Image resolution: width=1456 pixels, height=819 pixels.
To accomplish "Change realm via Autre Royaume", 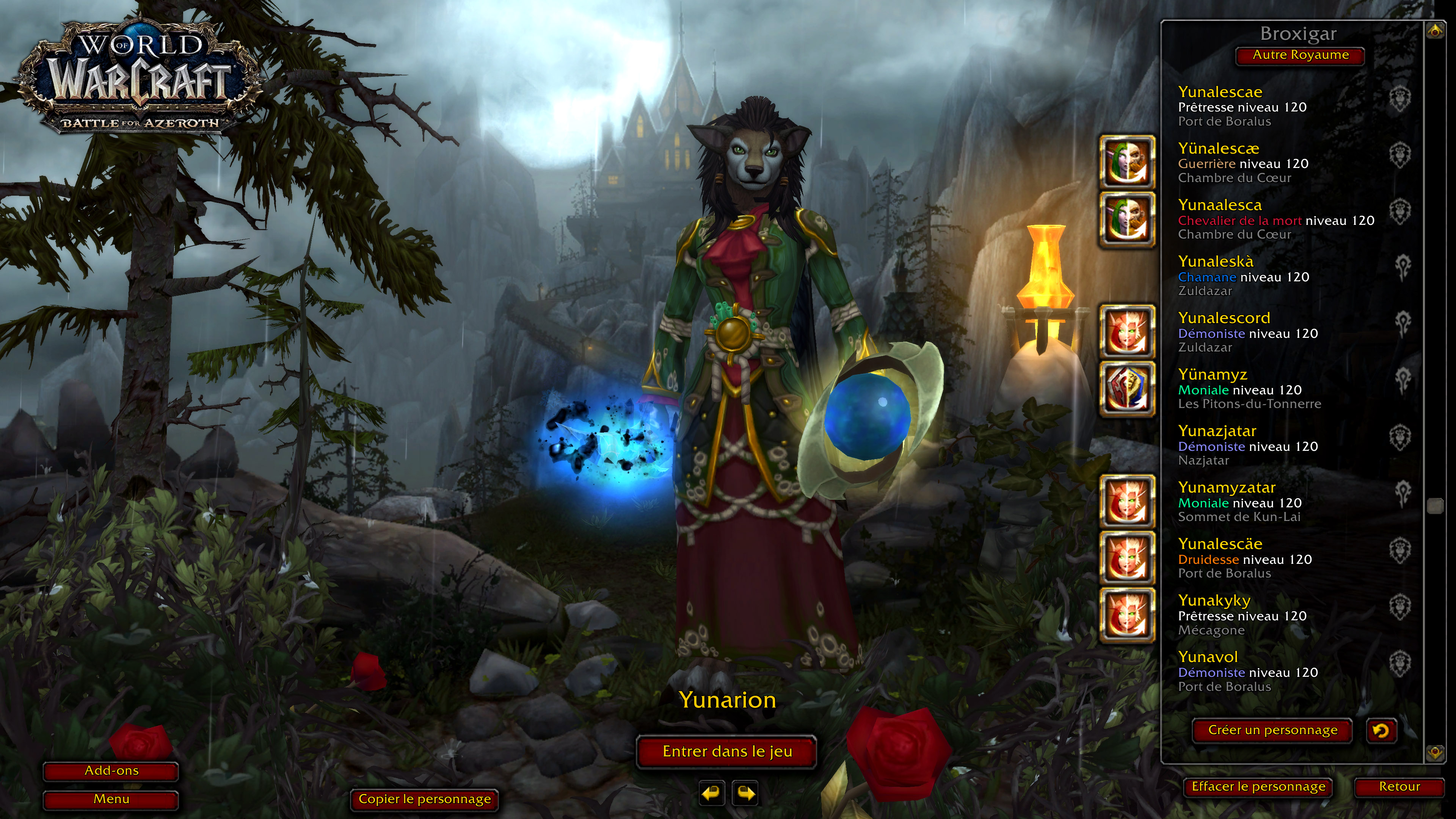I will (1300, 55).
